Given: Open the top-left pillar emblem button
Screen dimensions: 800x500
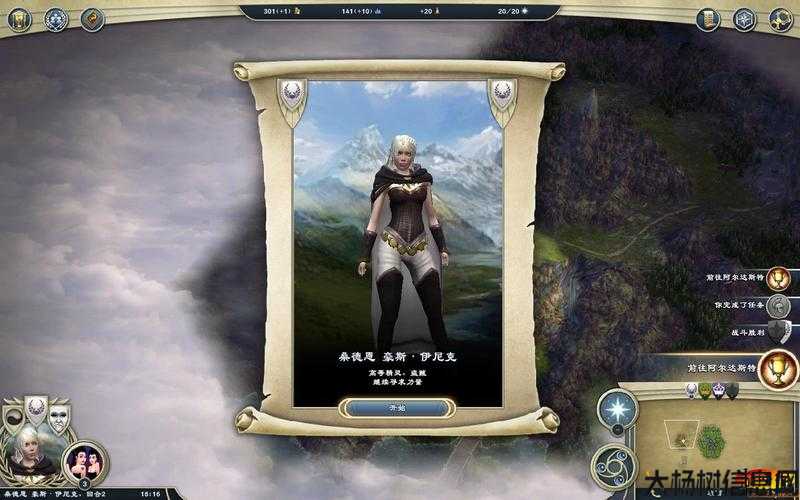Looking at the screenshot, I should coord(20,19).
